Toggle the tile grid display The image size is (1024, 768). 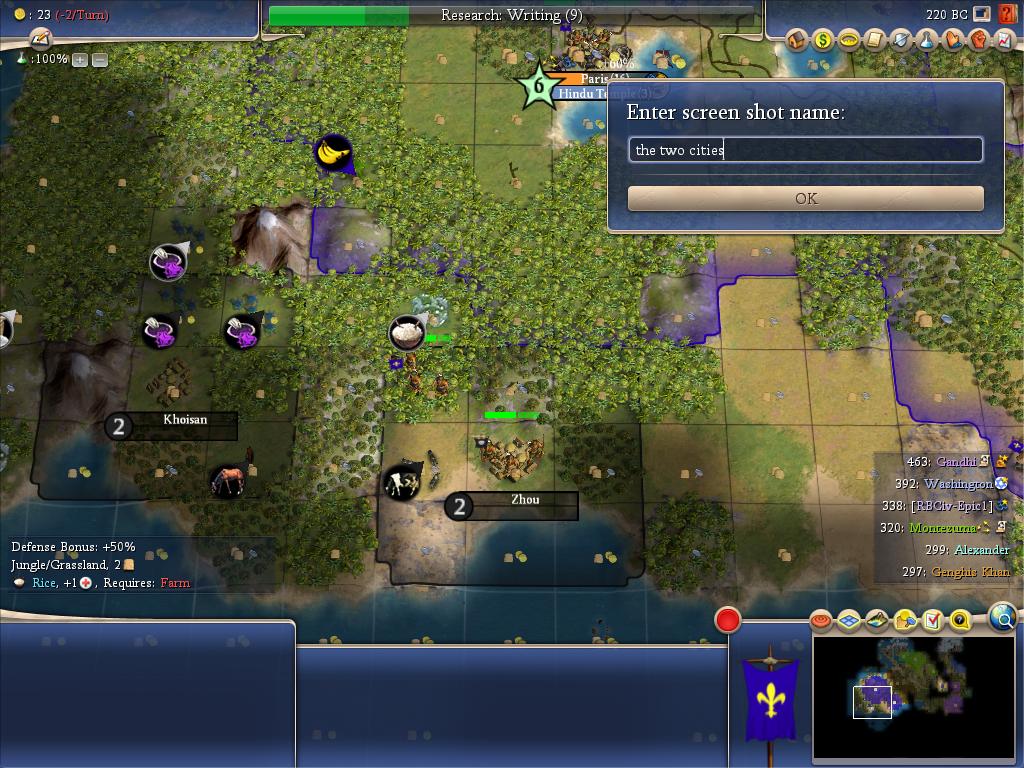click(849, 621)
